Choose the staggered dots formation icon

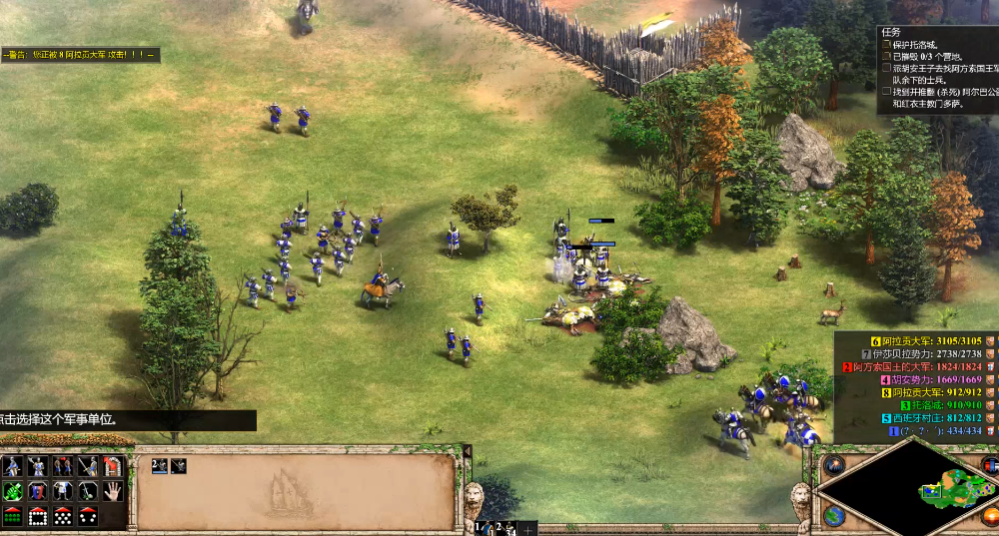(63, 516)
